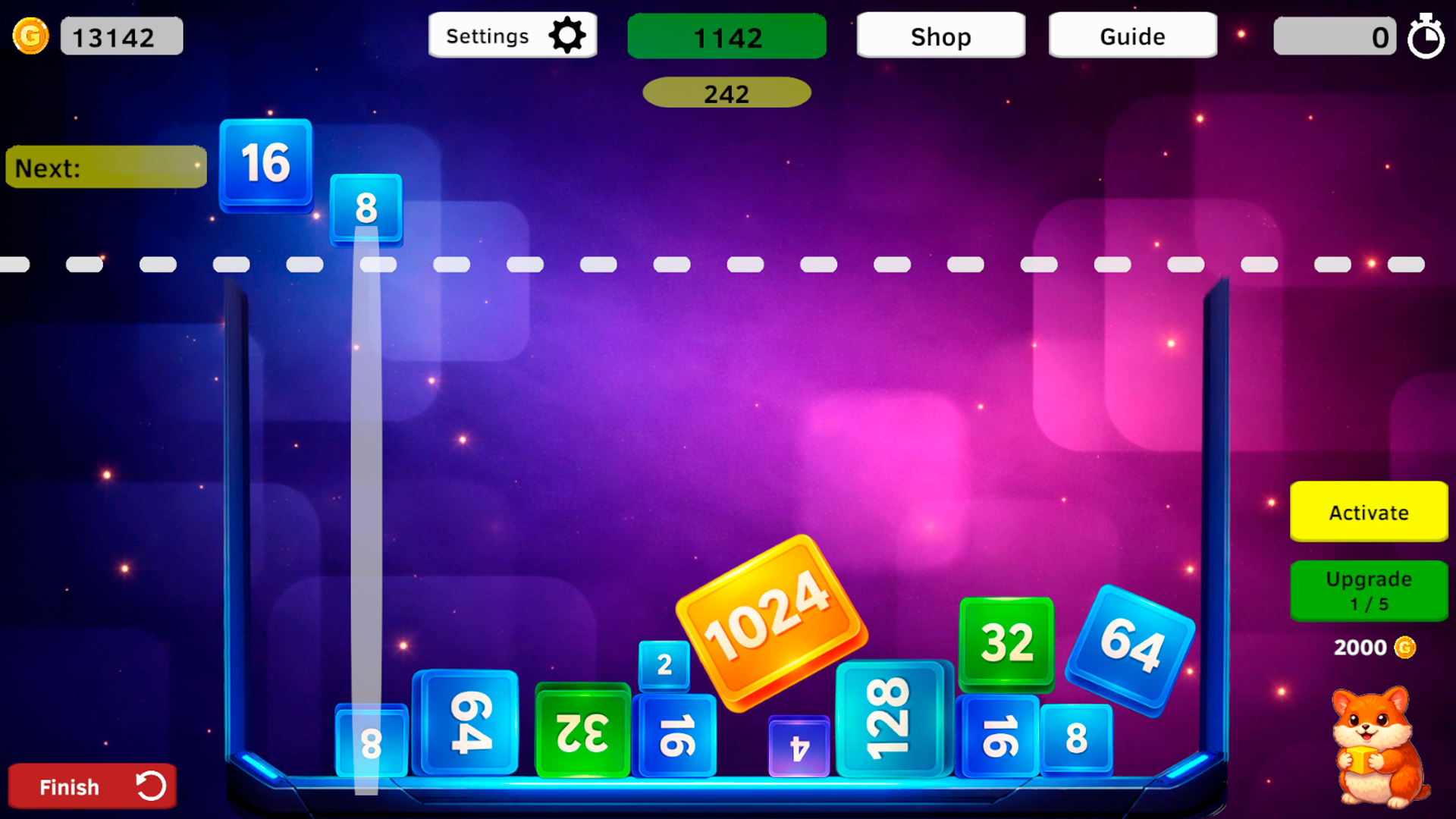Open the Guide
The image size is (1456, 819).
[1131, 35]
